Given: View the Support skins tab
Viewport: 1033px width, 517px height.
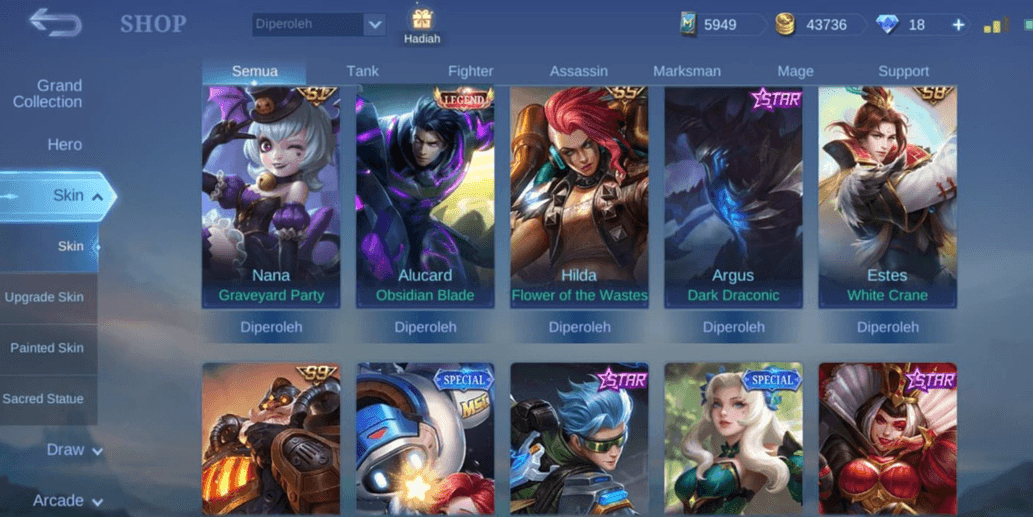Looking at the screenshot, I should pyautogui.click(x=903, y=71).
